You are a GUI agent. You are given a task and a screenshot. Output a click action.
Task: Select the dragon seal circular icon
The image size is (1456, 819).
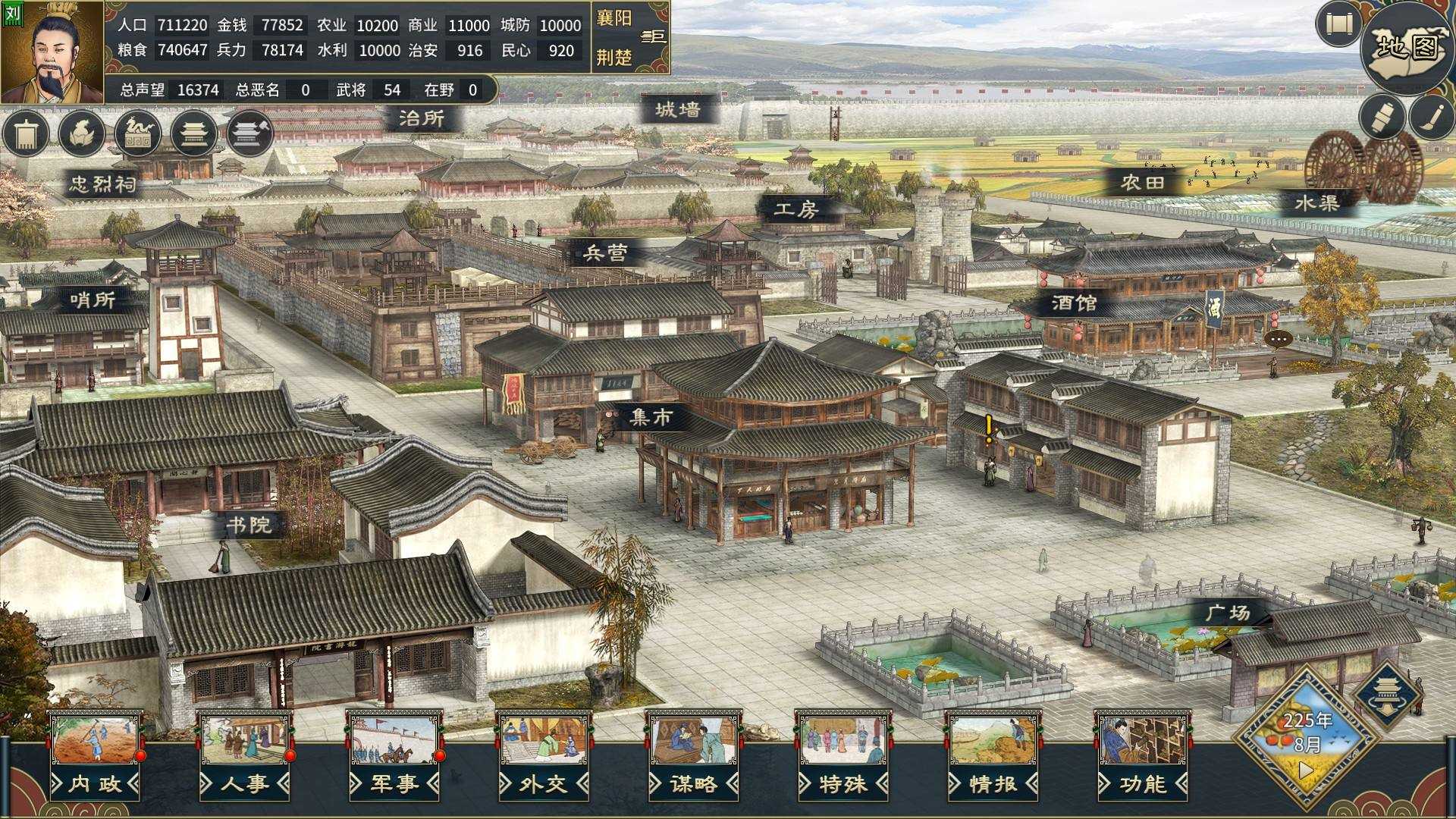(x=137, y=133)
